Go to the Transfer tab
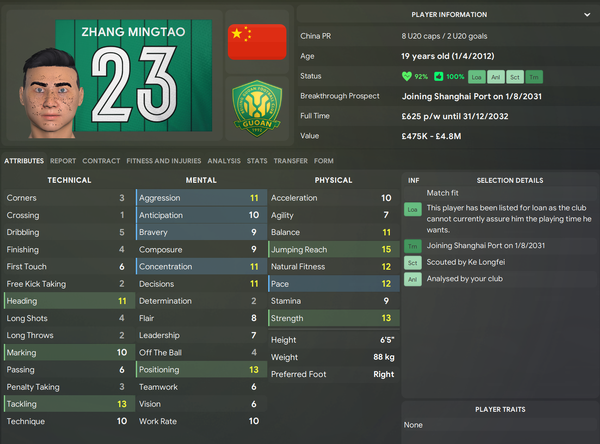Image resolution: width=600 pixels, height=444 pixels. tap(291, 160)
